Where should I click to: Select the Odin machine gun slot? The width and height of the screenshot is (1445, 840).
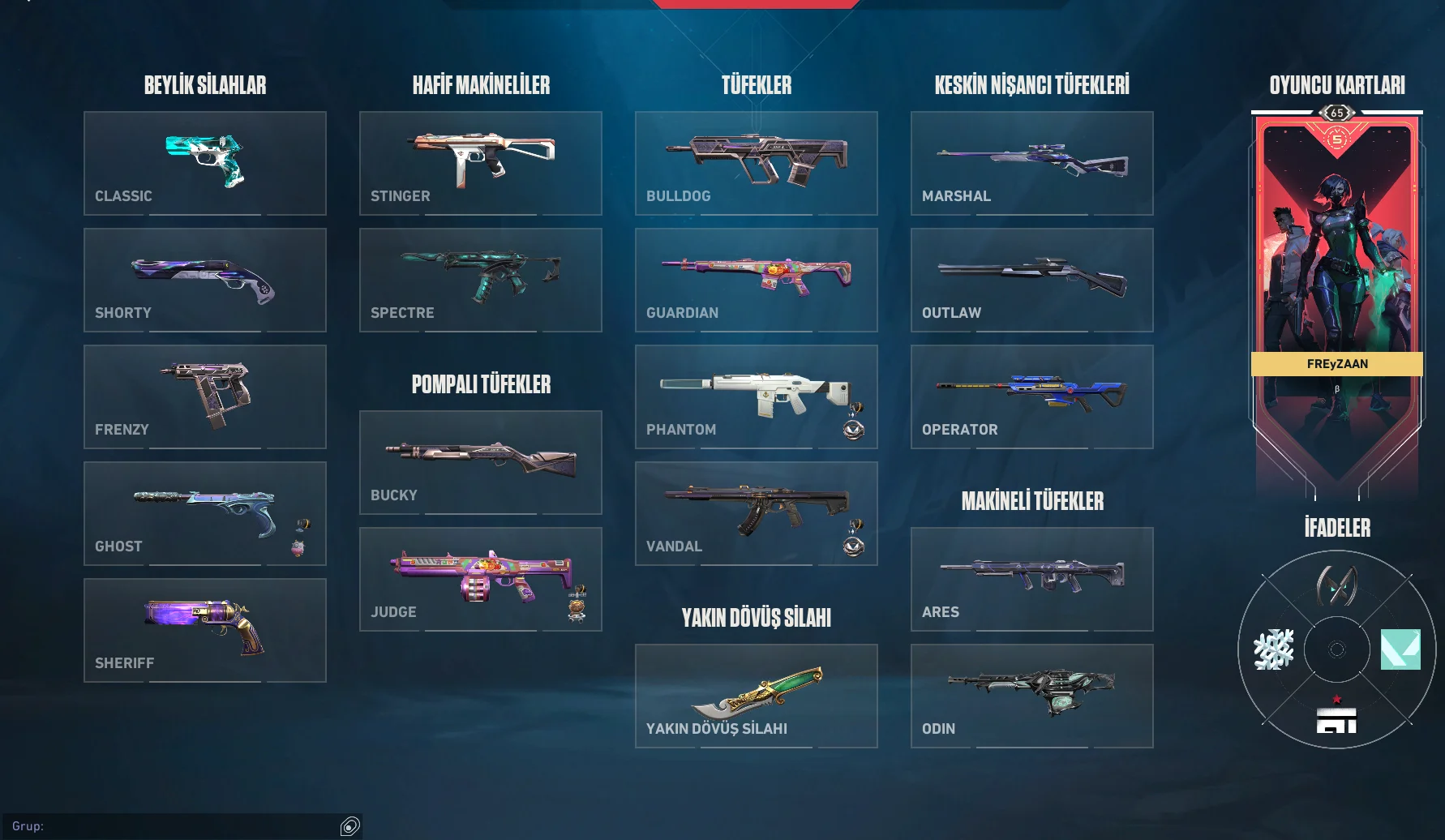tap(1031, 696)
